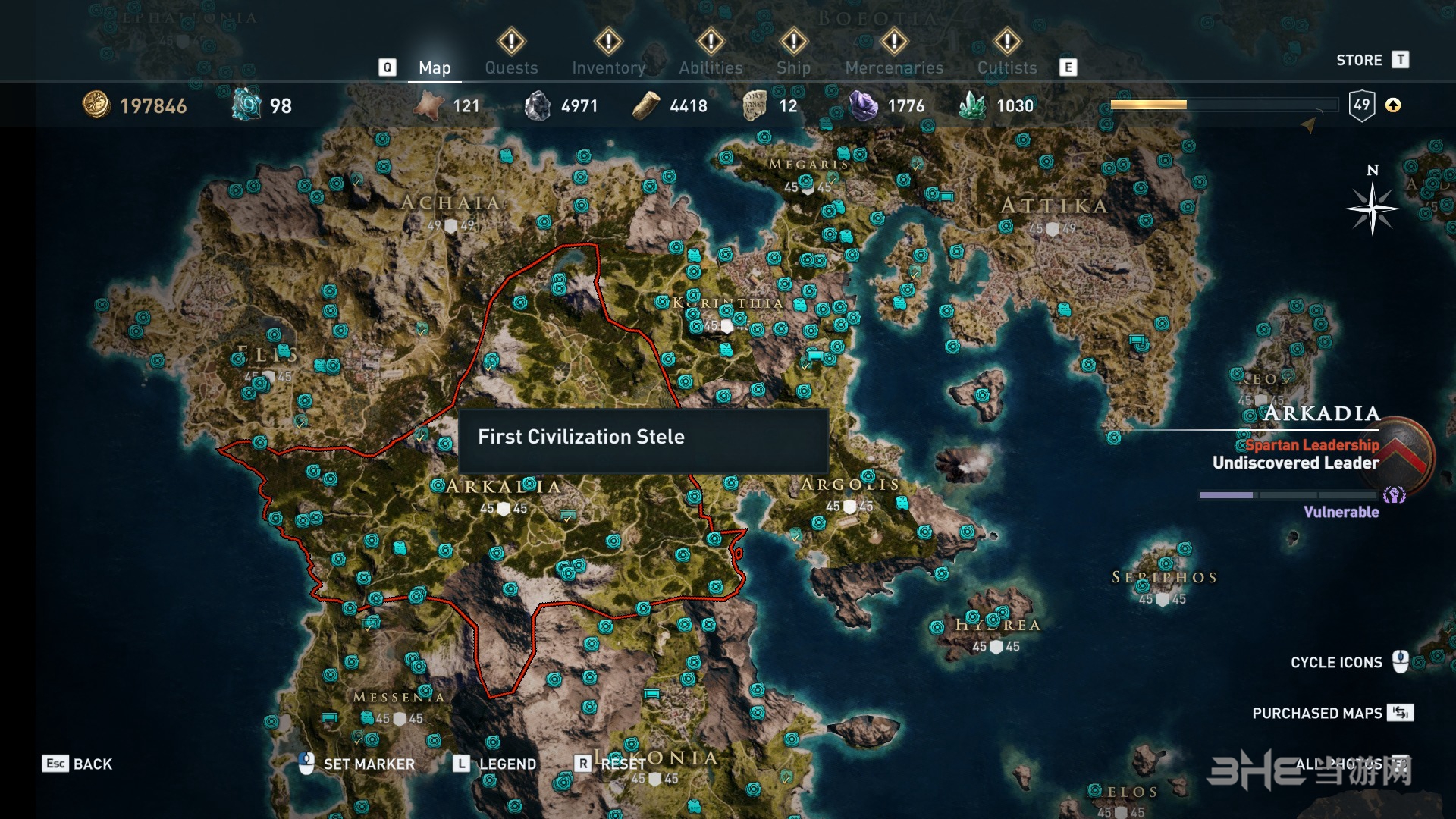Select the Attika region label
1456x819 pixels.
1054,206
